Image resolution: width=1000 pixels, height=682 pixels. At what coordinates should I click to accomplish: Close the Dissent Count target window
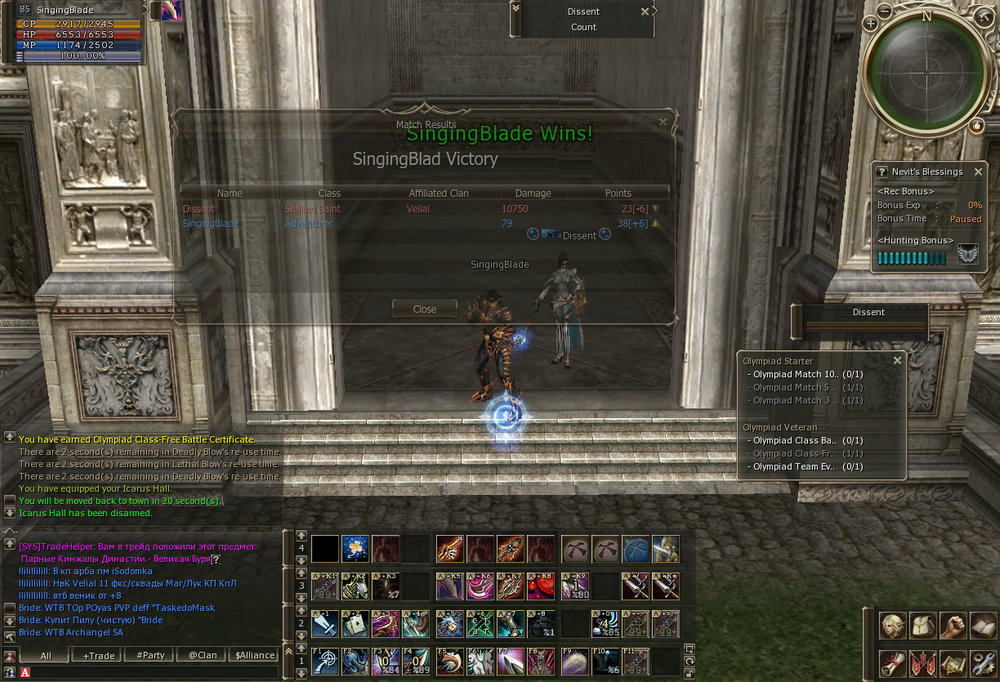point(645,12)
